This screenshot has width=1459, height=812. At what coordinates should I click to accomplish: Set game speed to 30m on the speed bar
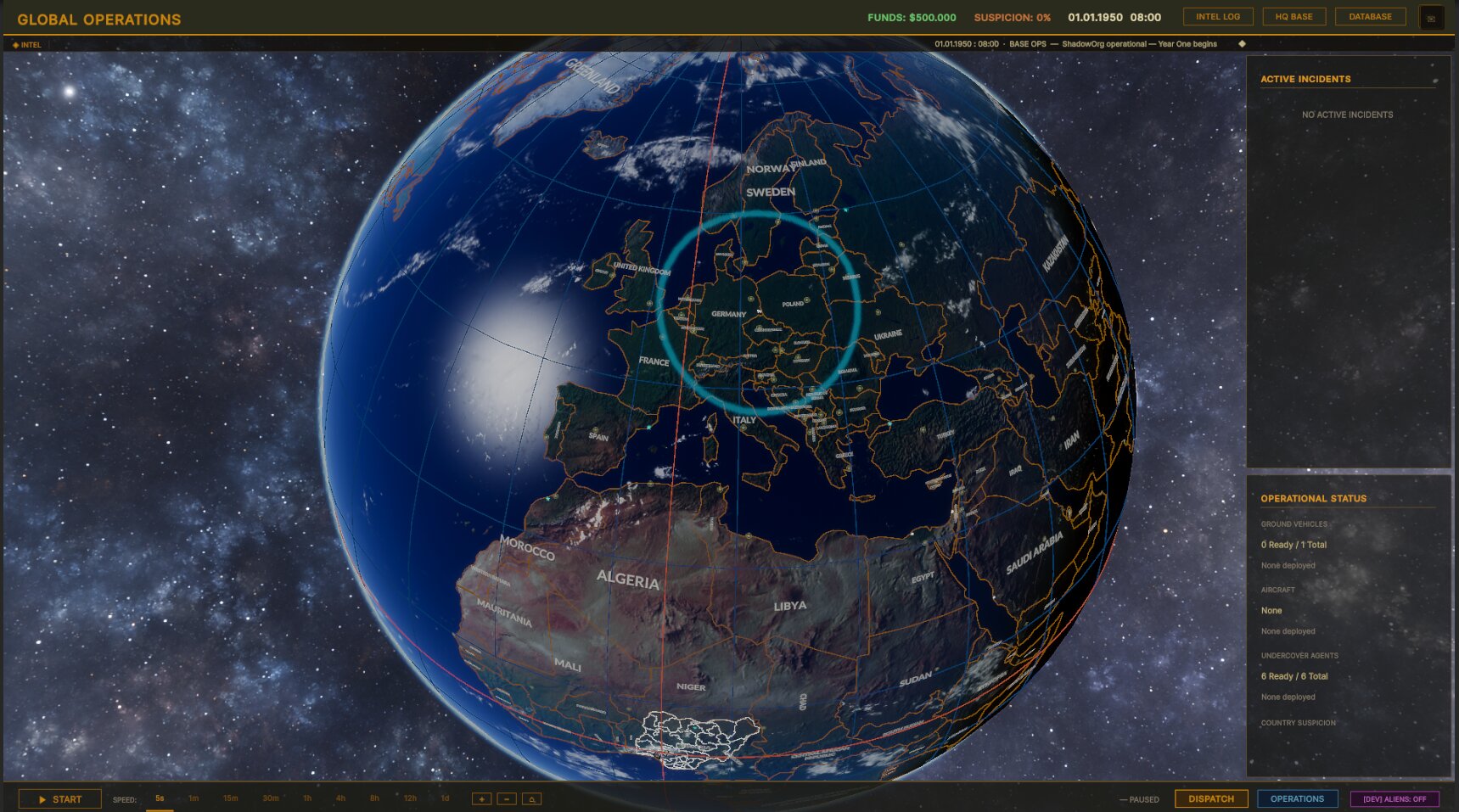270,798
